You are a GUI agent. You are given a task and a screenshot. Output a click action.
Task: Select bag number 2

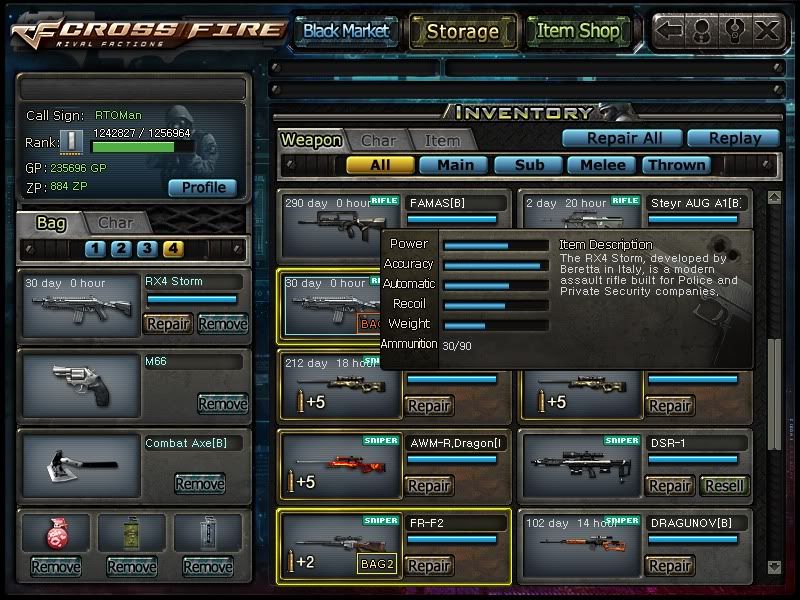120,249
